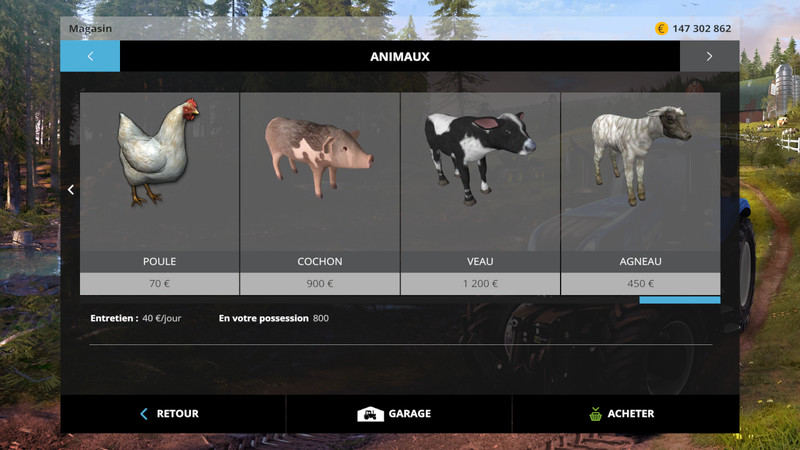Pick the Agneau lamb card
This screenshot has height=450, width=800.
pyautogui.click(x=640, y=192)
